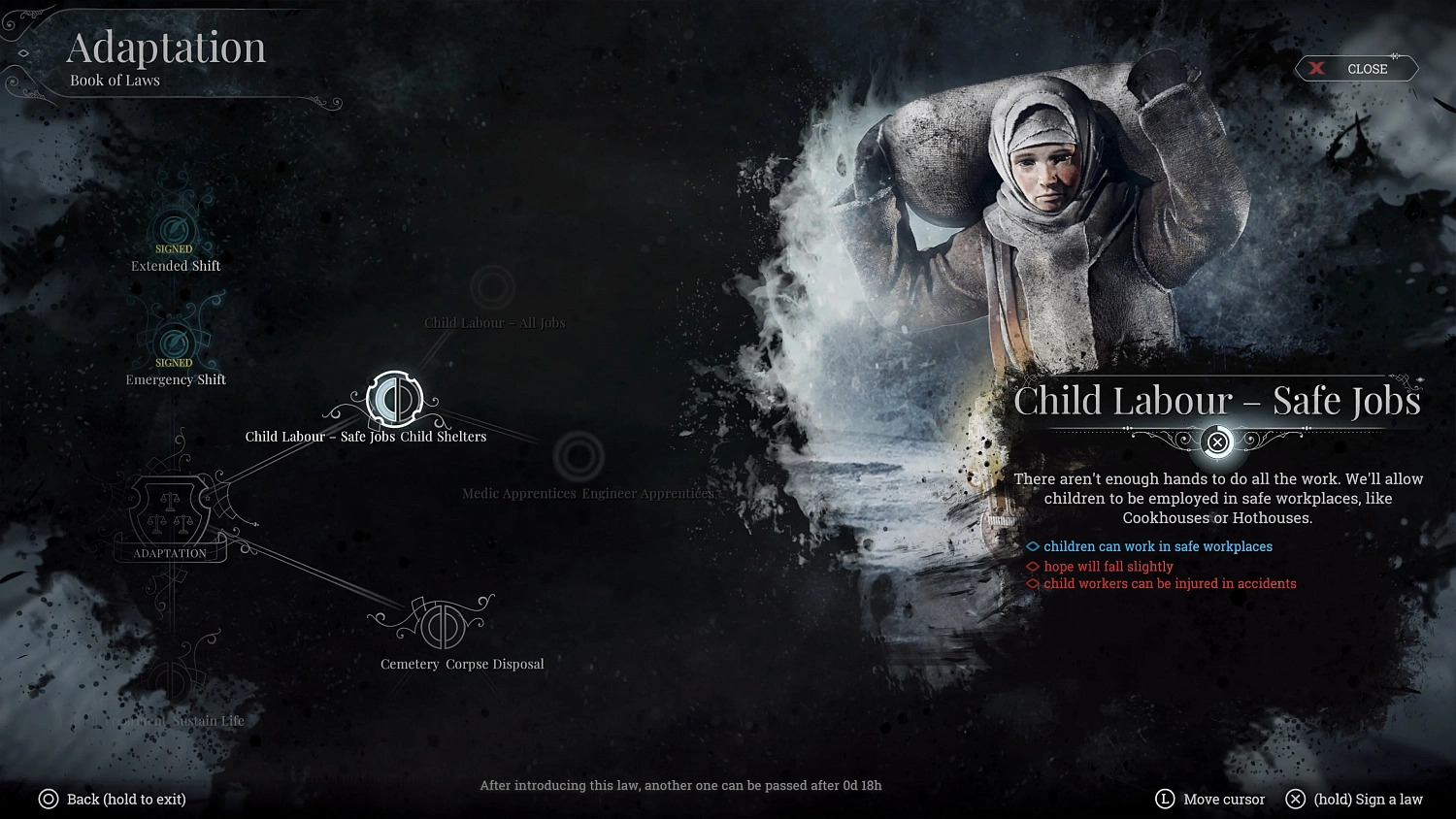Click the Child Labour – Safe Jobs law node
Screen dimensions: 1456x819
[x=396, y=400]
